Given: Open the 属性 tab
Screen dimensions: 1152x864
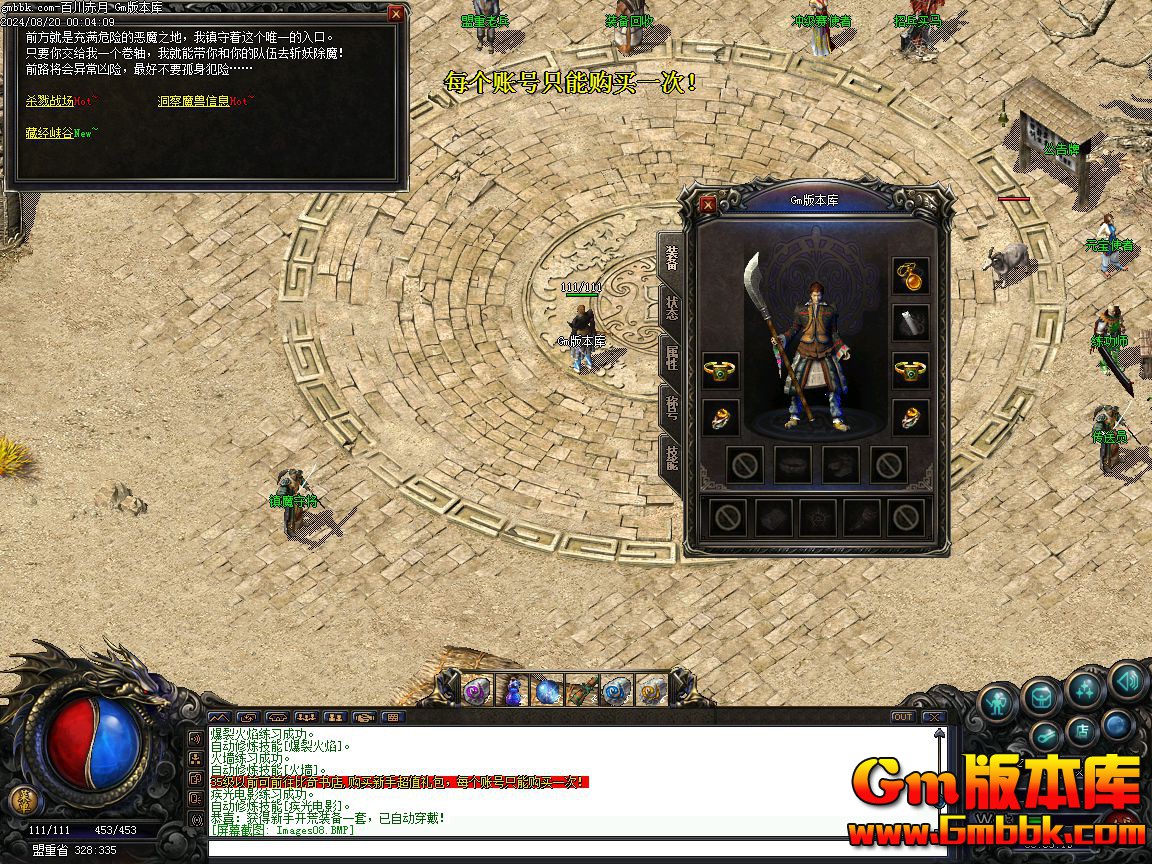Looking at the screenshot, I should tap(671, 358).
